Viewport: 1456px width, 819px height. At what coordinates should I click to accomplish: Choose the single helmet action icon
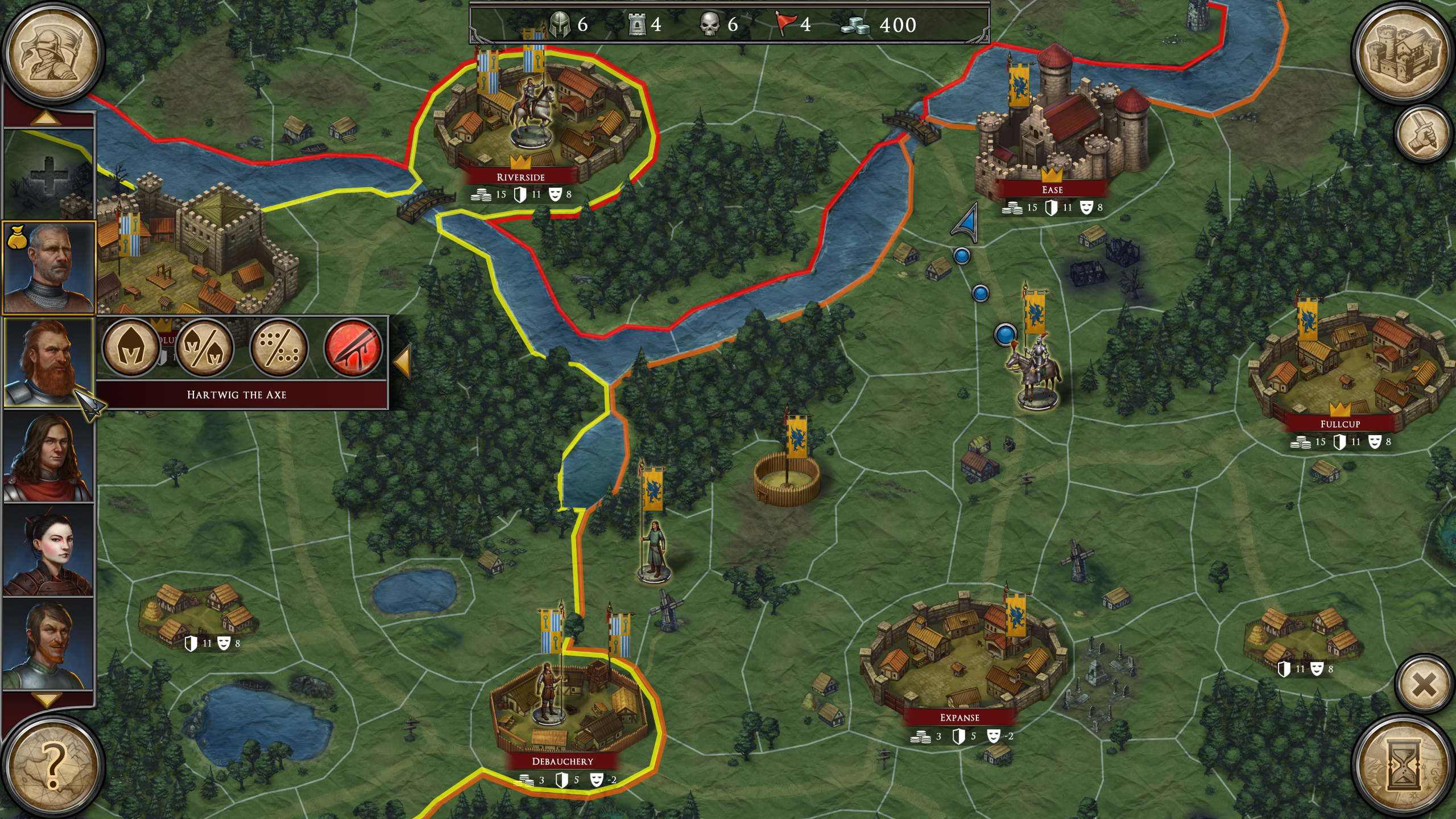tap(131, 348)
